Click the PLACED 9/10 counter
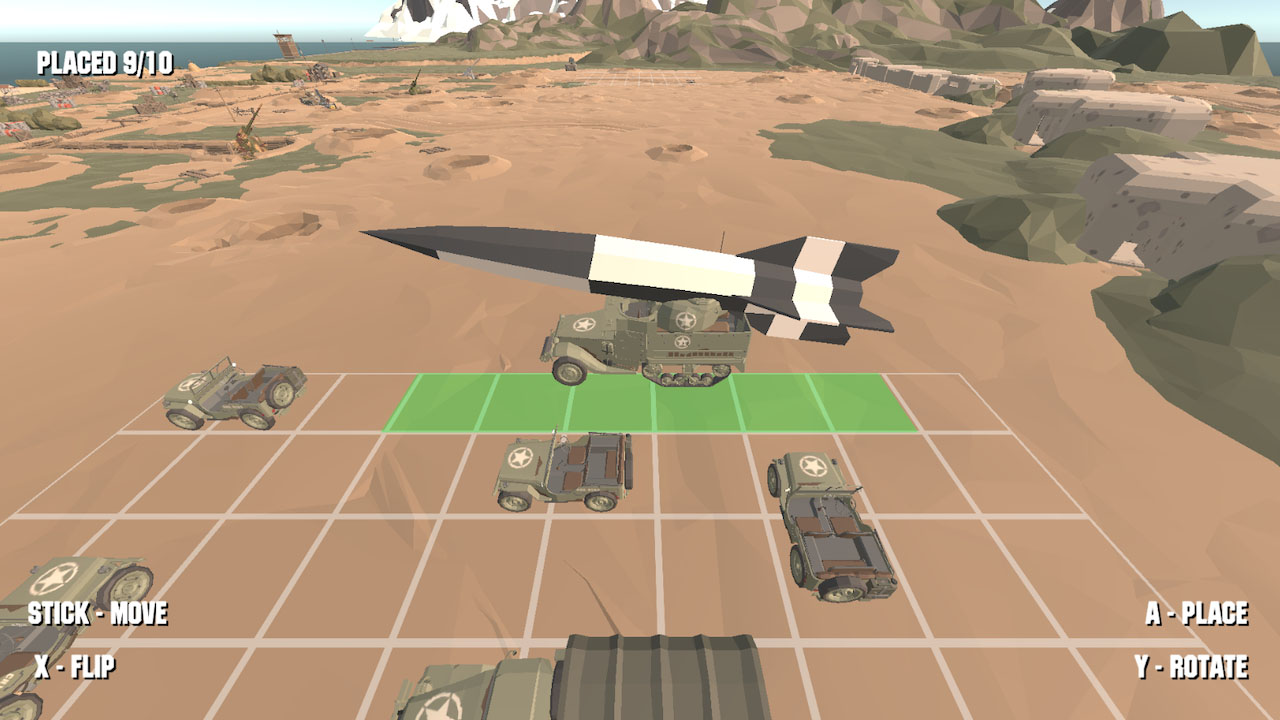 pyautogui.click(x=103, y=60)
